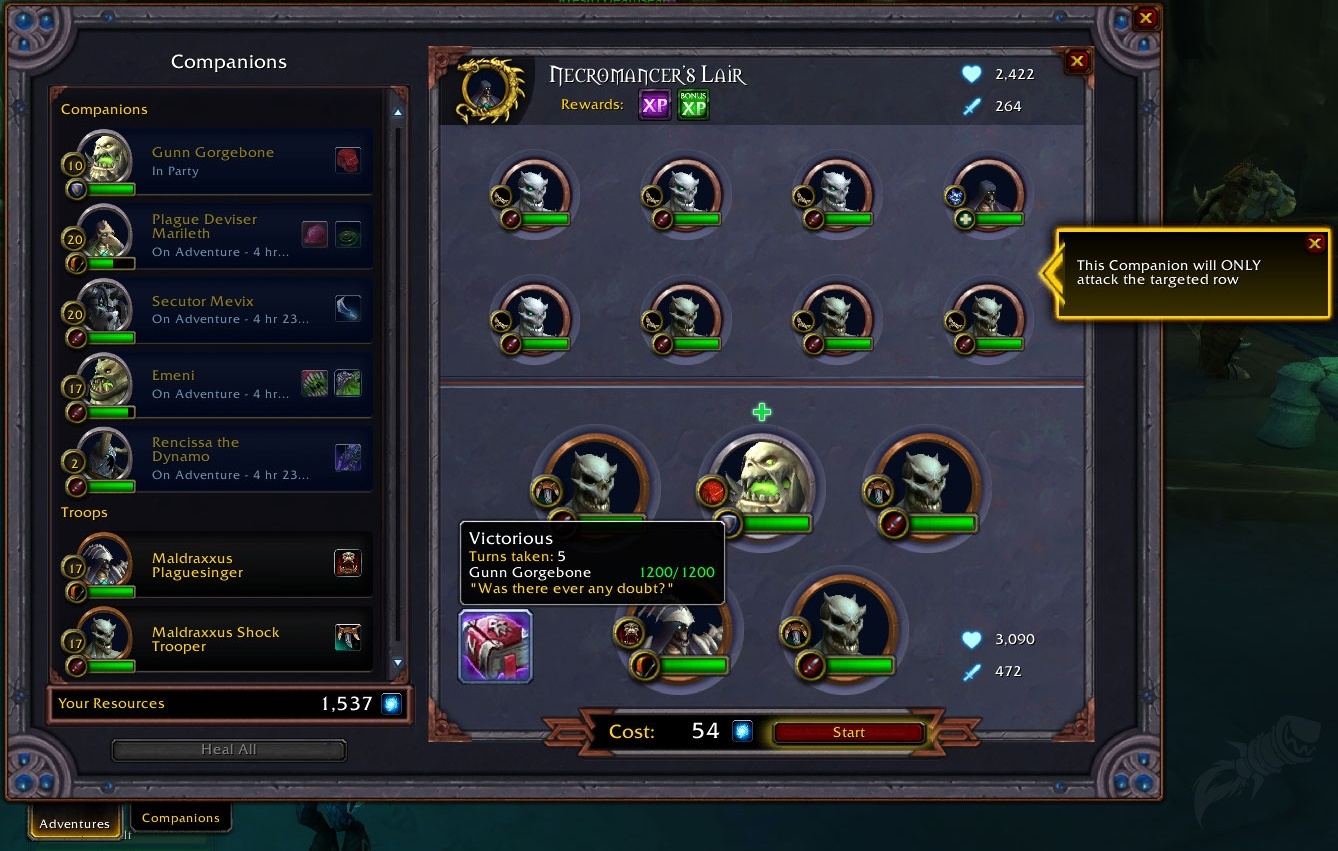Open the Companions tab at the bottom

181,818
